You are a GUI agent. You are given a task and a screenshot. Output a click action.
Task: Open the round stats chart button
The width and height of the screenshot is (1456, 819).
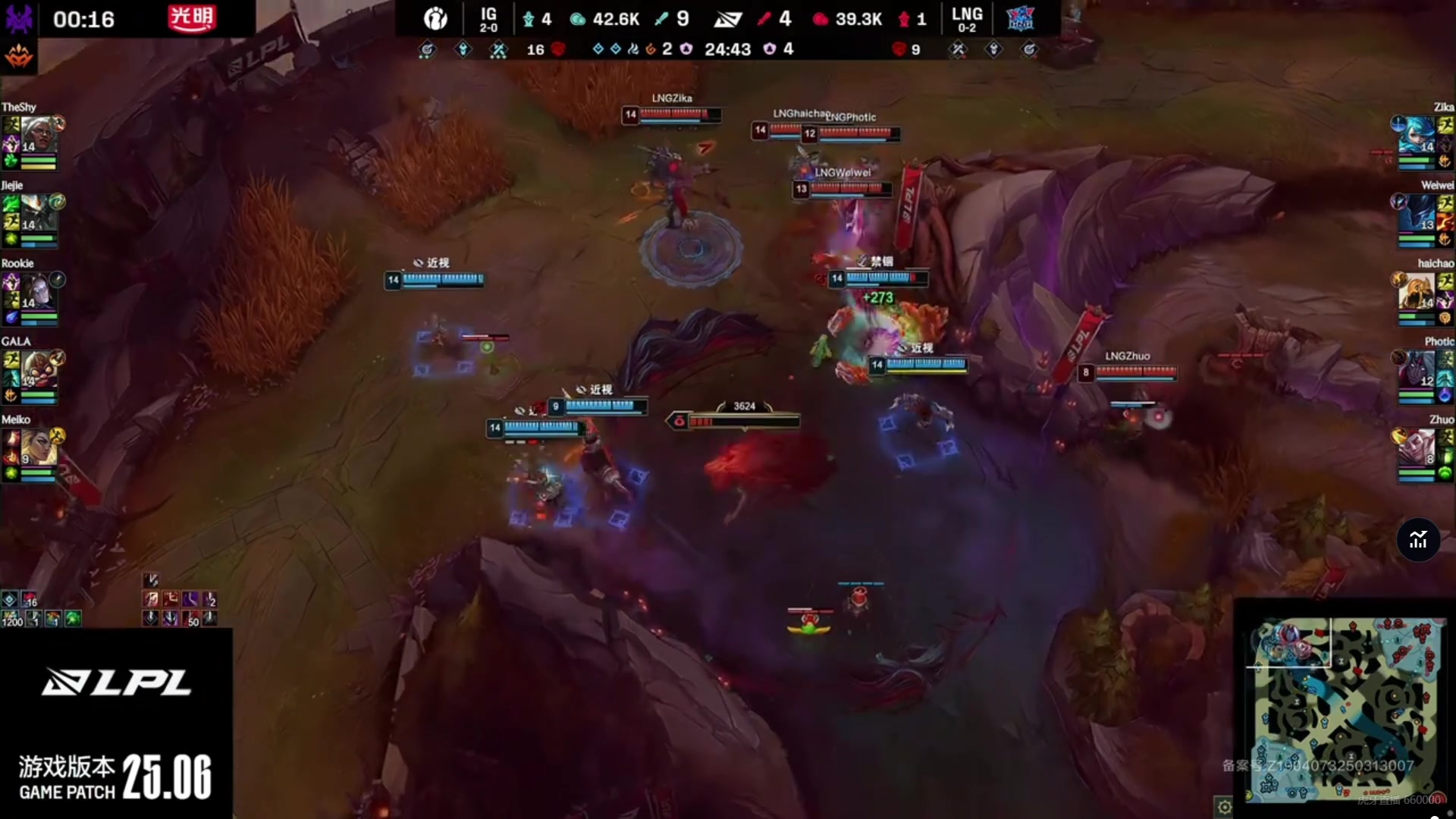pyautogui.click(x=1418, y=540)
